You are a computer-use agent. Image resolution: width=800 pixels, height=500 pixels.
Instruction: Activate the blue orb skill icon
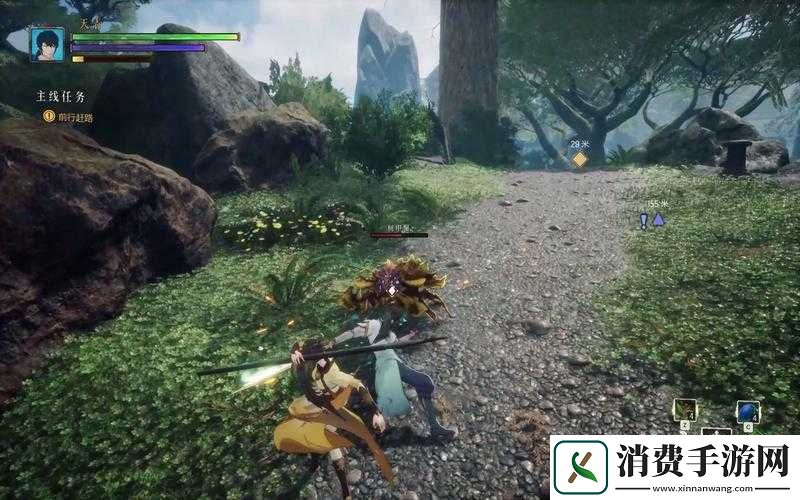point(747,411)
